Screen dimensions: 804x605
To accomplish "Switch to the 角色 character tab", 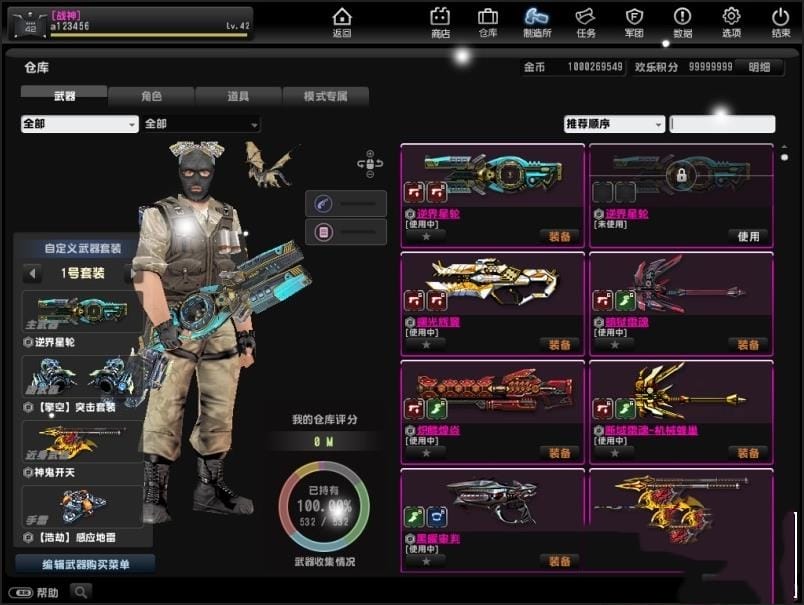I will 151,97.
